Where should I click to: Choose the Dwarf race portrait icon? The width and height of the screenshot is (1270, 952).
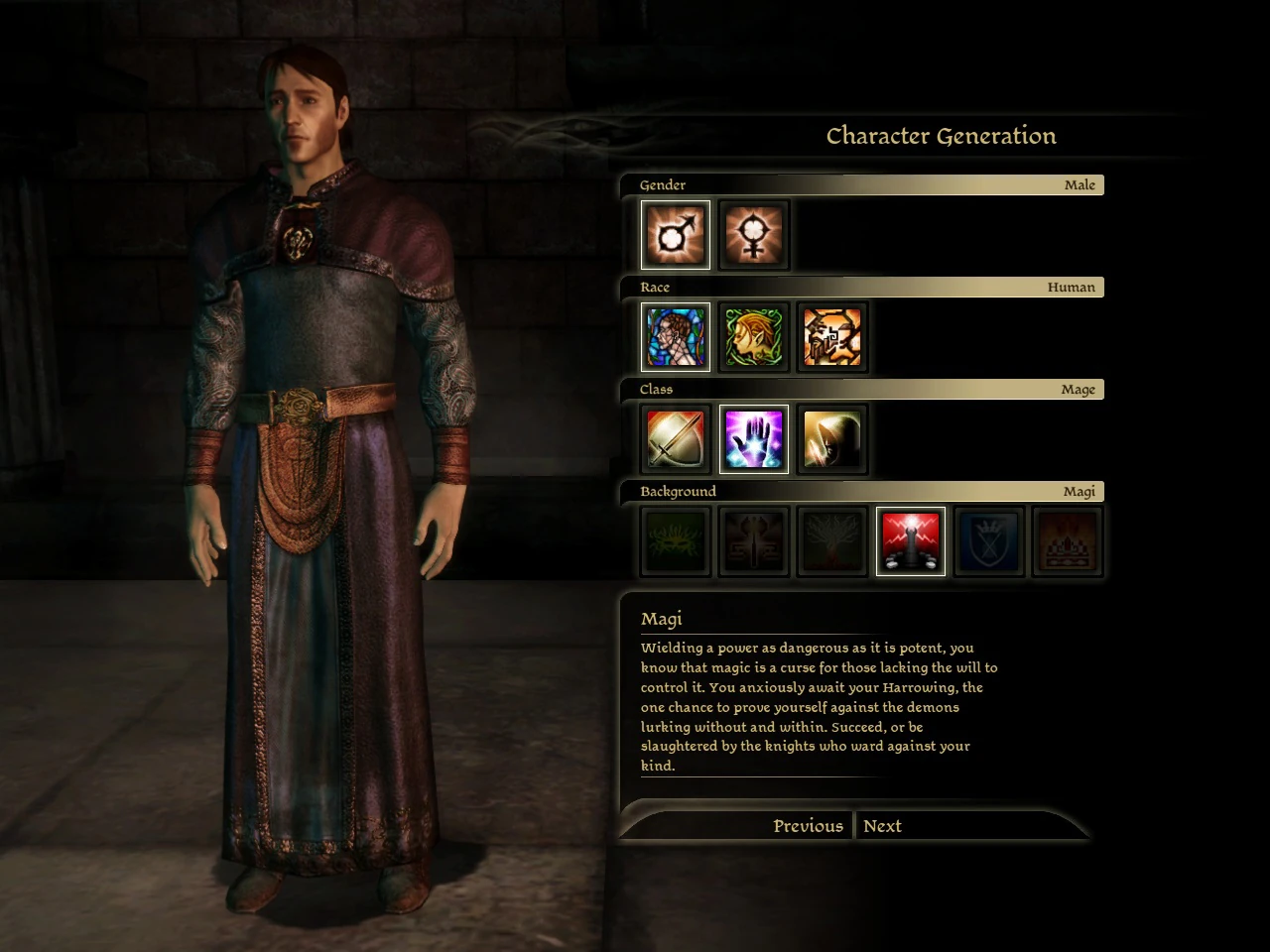click(x=832, y=337)
